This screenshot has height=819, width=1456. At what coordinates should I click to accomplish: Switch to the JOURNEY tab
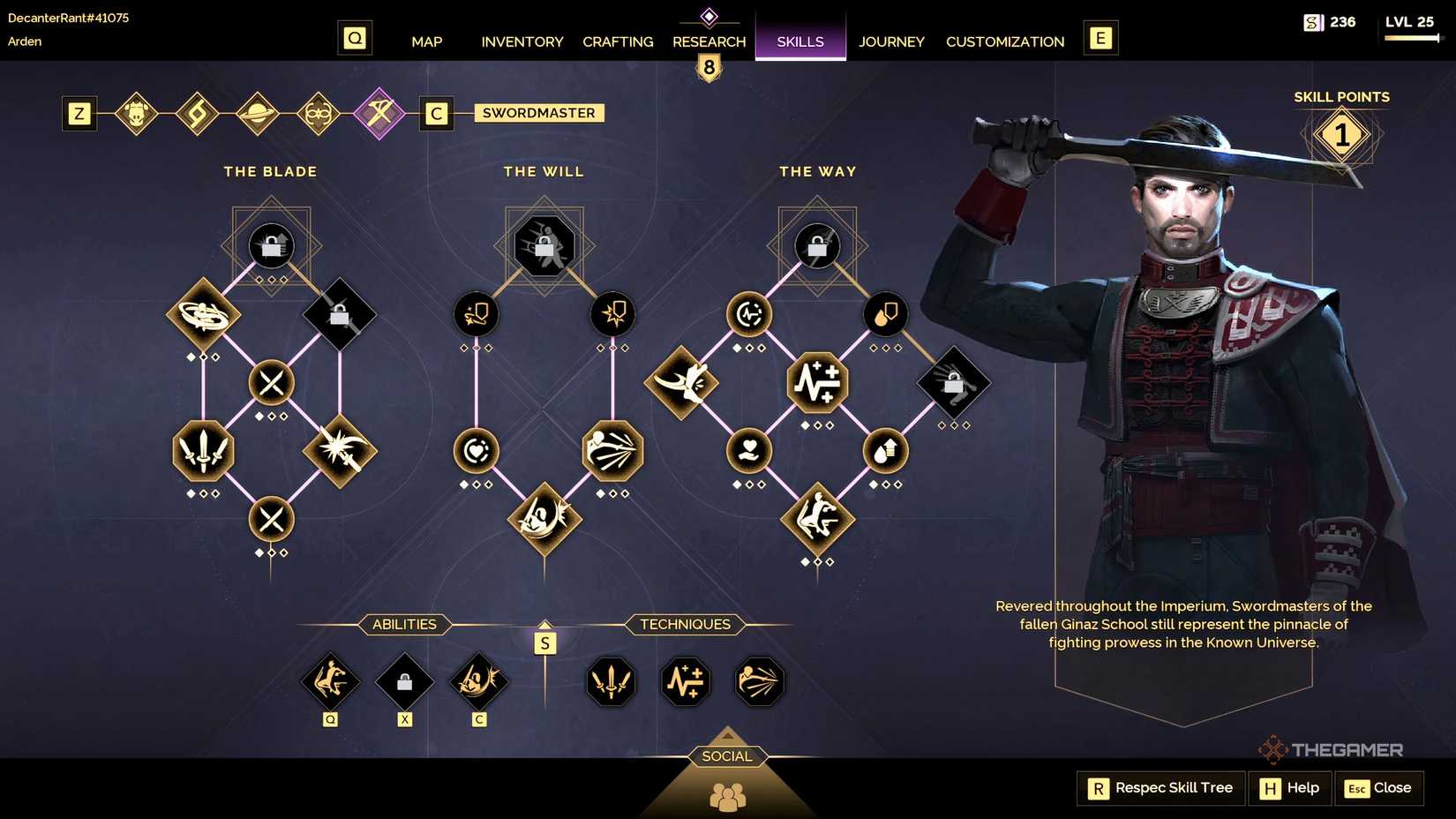[891, 41]
